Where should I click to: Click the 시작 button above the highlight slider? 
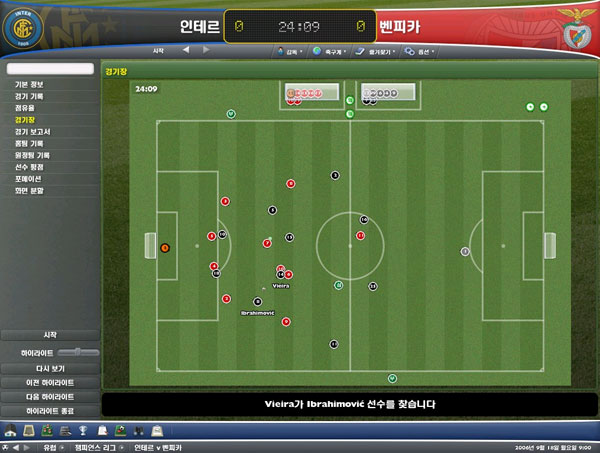click(x=50, y=334)
